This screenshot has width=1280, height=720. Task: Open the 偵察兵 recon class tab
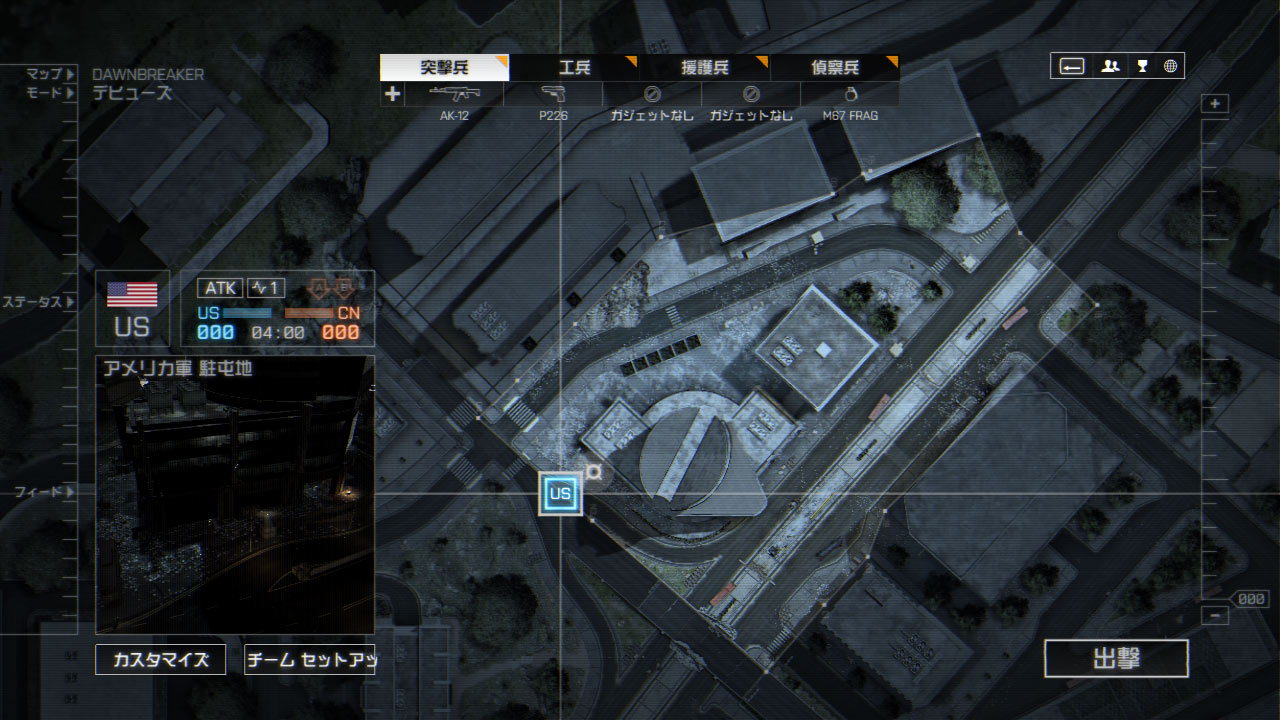pyautogui.click(x=834, y=68)
